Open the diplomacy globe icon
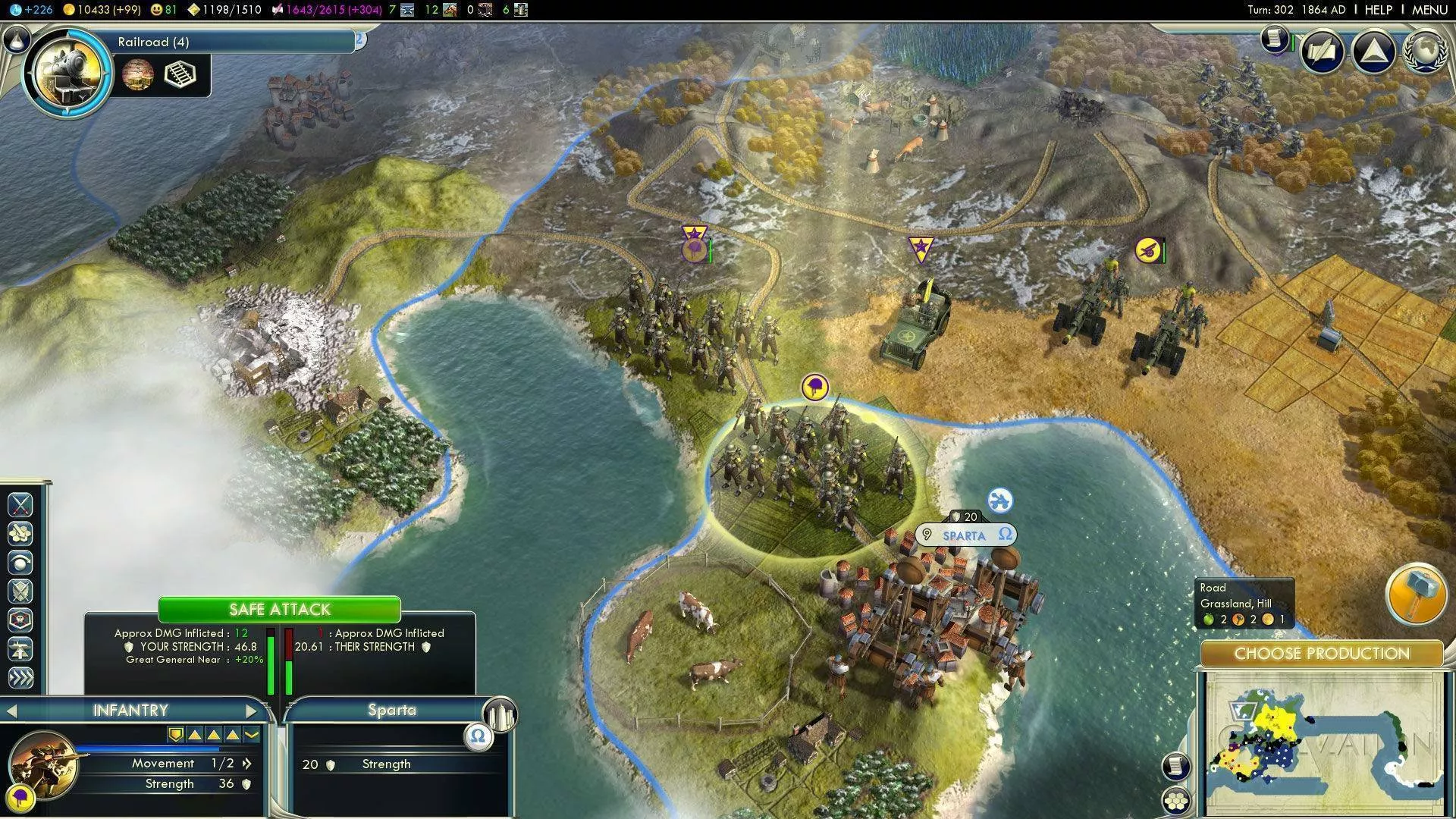 (x=1426, y=52)
